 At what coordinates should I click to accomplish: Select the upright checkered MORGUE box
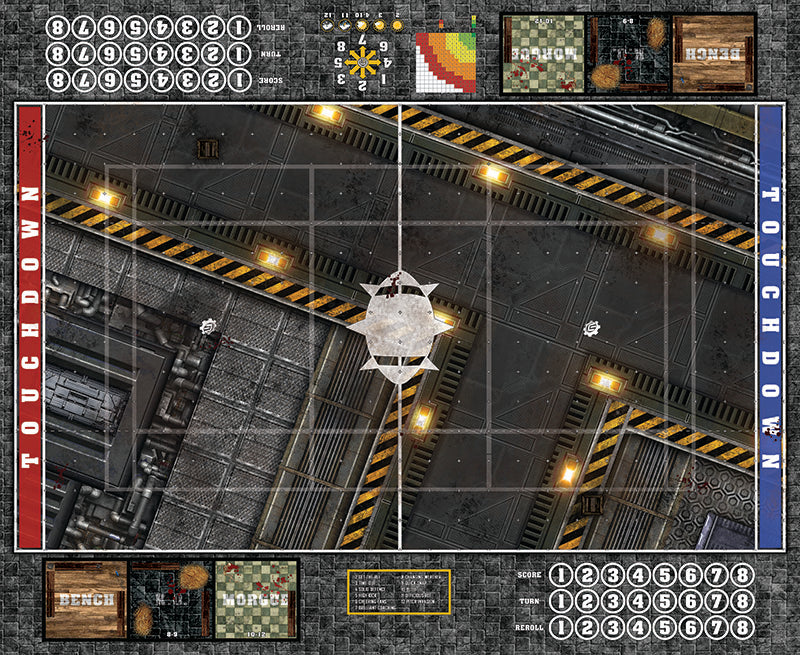click(255, 600)
